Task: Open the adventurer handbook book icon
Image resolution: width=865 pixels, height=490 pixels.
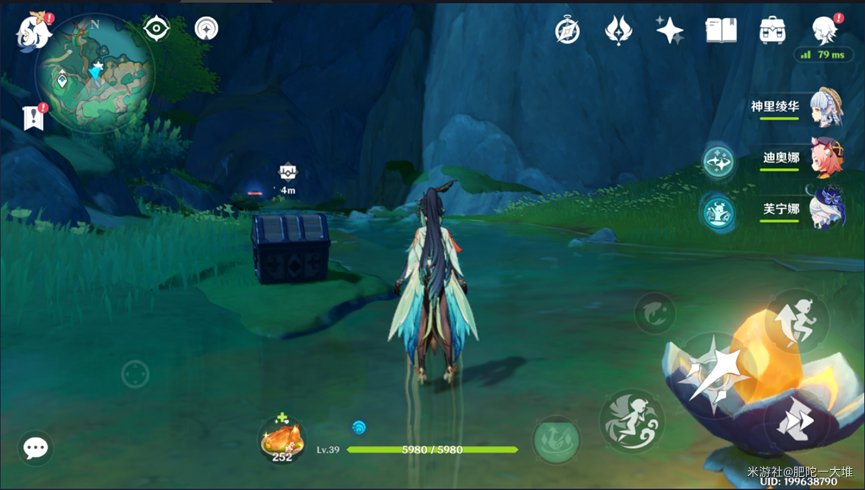Action: coord(720,30)
